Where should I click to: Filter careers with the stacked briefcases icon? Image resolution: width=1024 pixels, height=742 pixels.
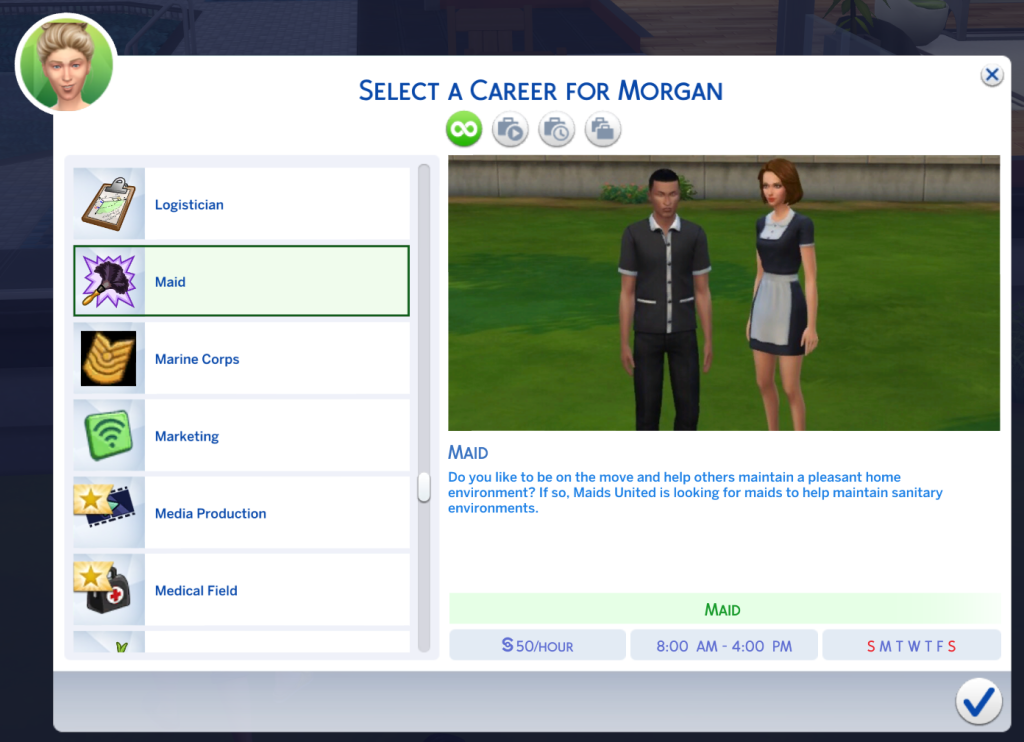[603, 129]
